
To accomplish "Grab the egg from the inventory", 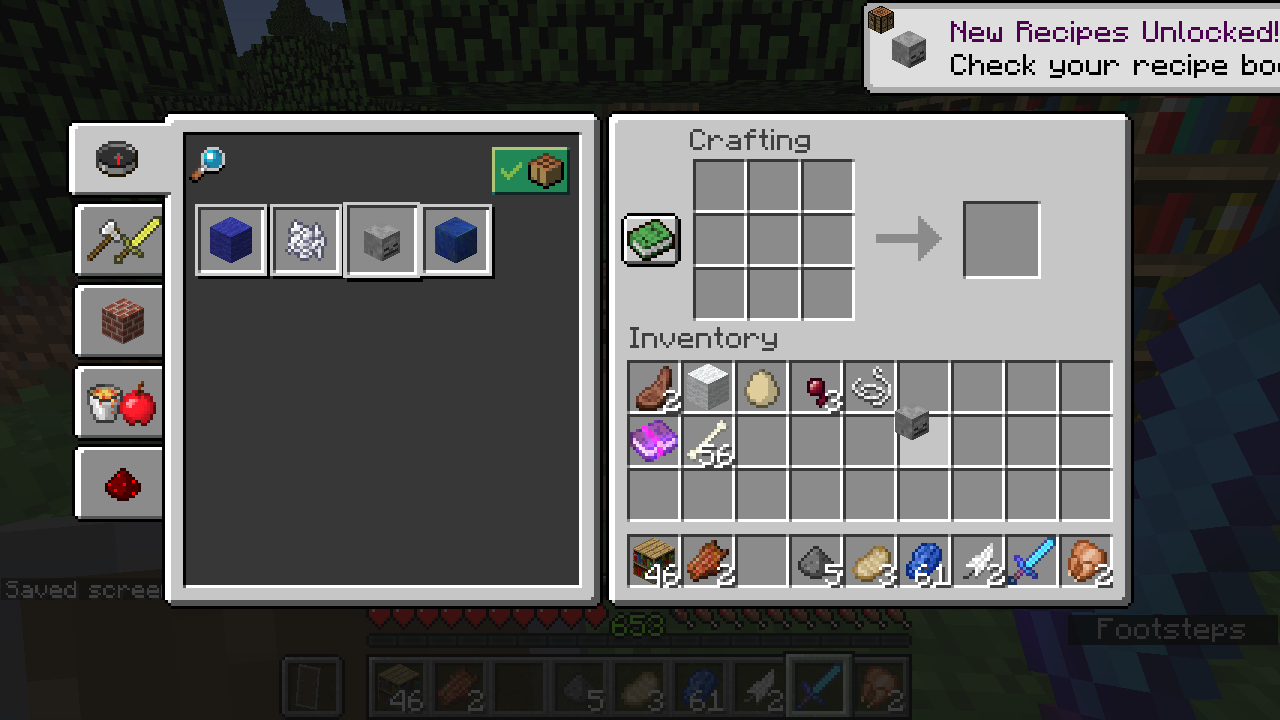I will (762, 387).
